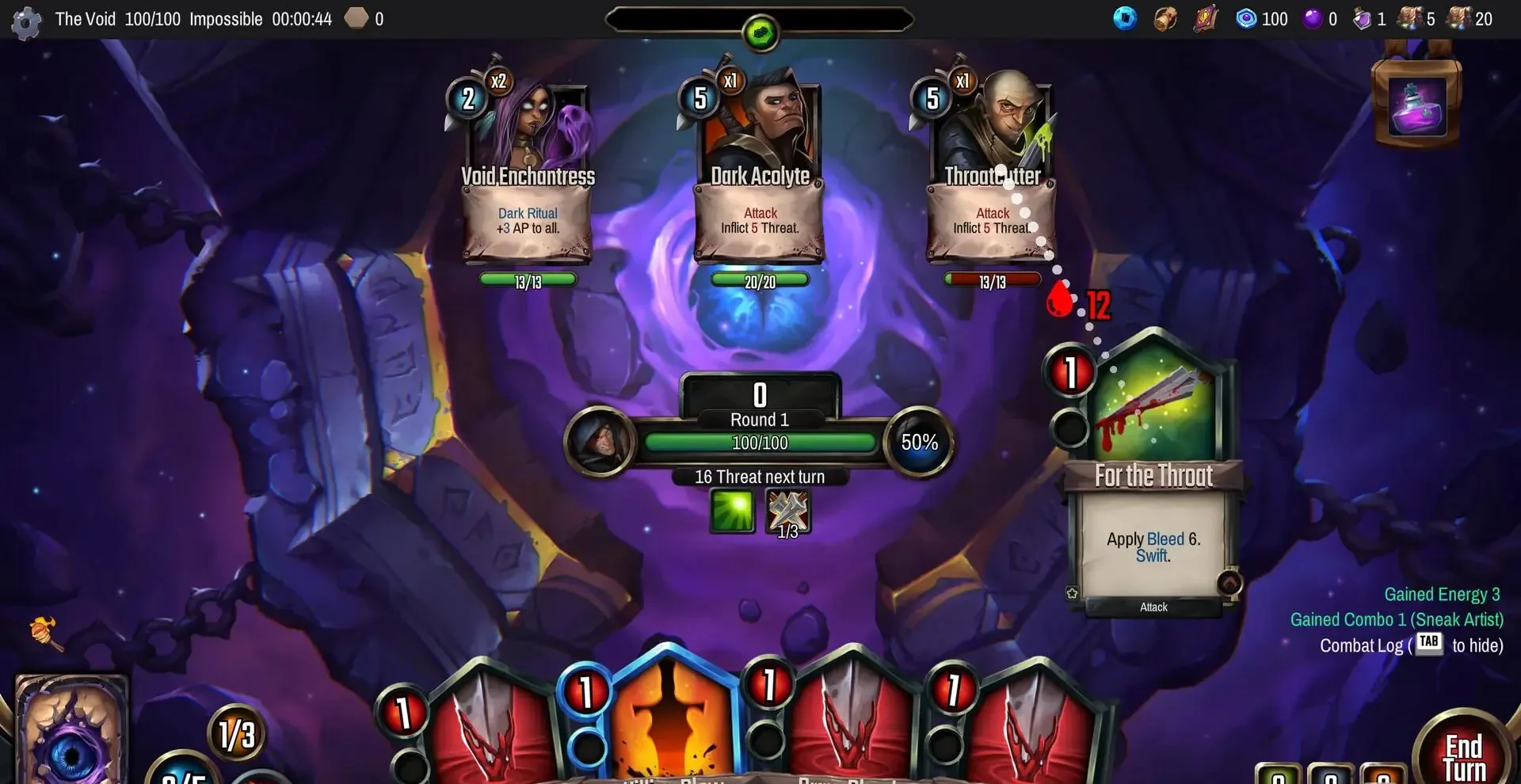This screenshot has width=1521, height=784.
Task: Use the purple potion in the satchel
Action: (1417, 108)
